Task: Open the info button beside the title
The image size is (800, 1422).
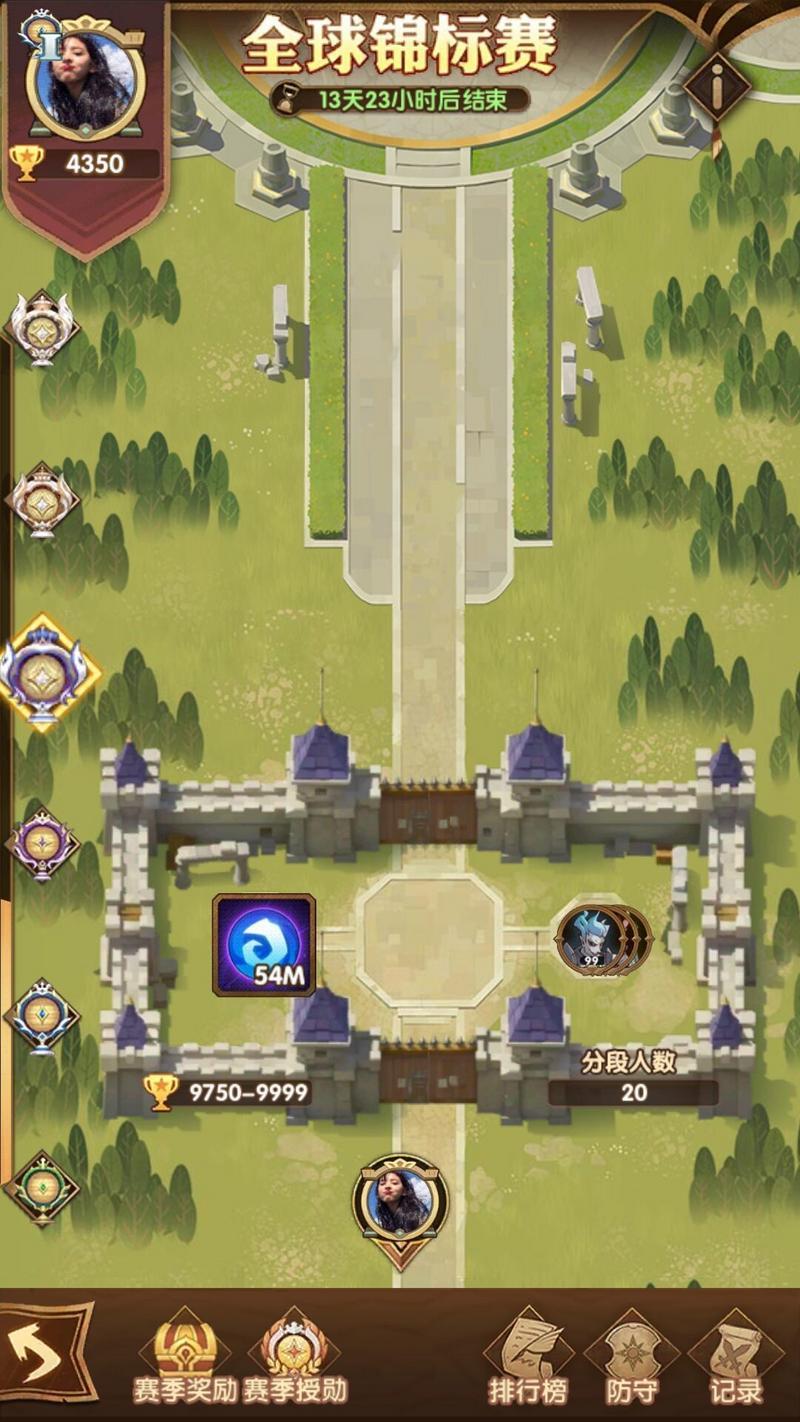Action: click(x=718, y=87)
